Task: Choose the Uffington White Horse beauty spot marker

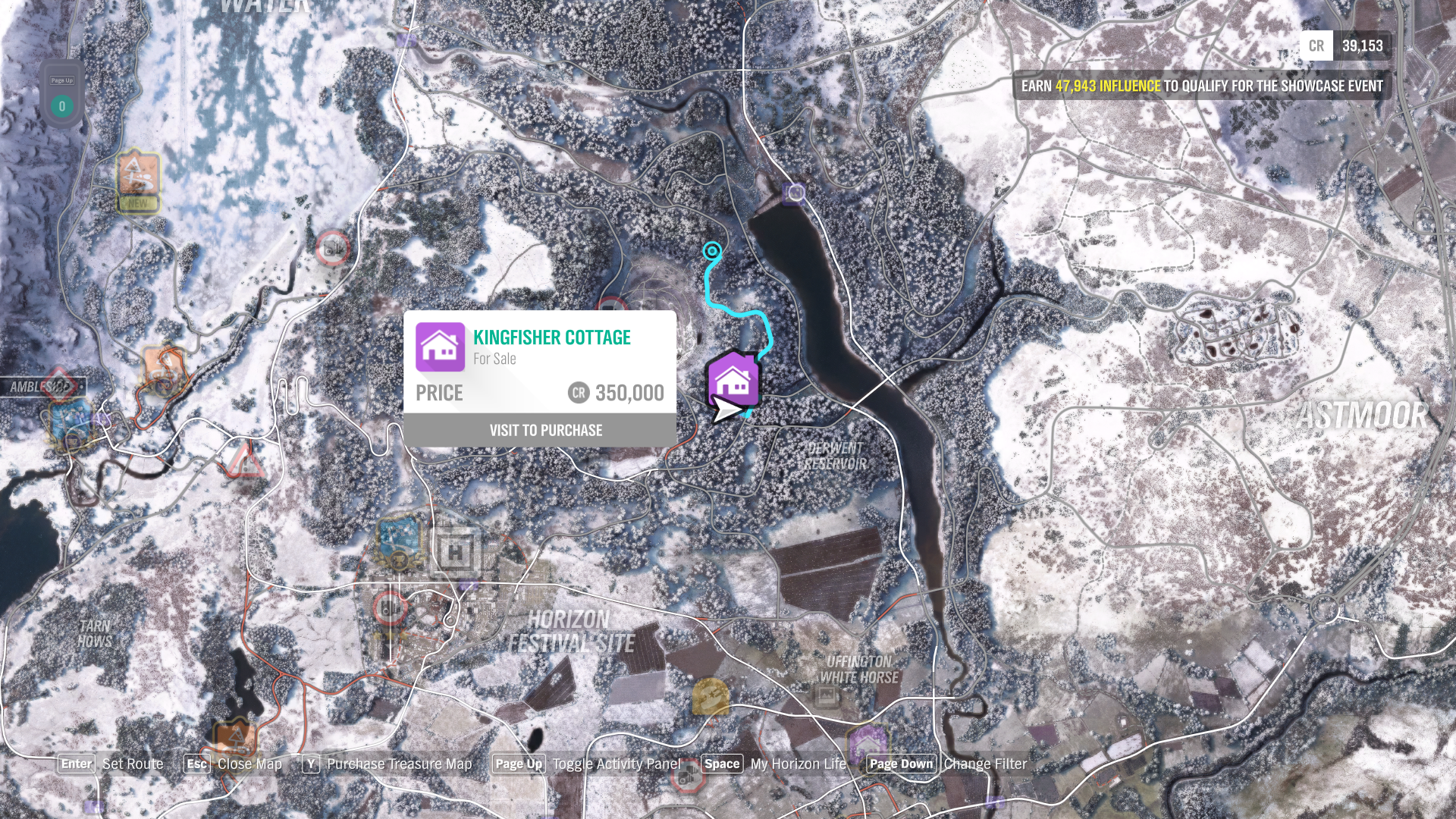Action: click(x=827, y=695)
